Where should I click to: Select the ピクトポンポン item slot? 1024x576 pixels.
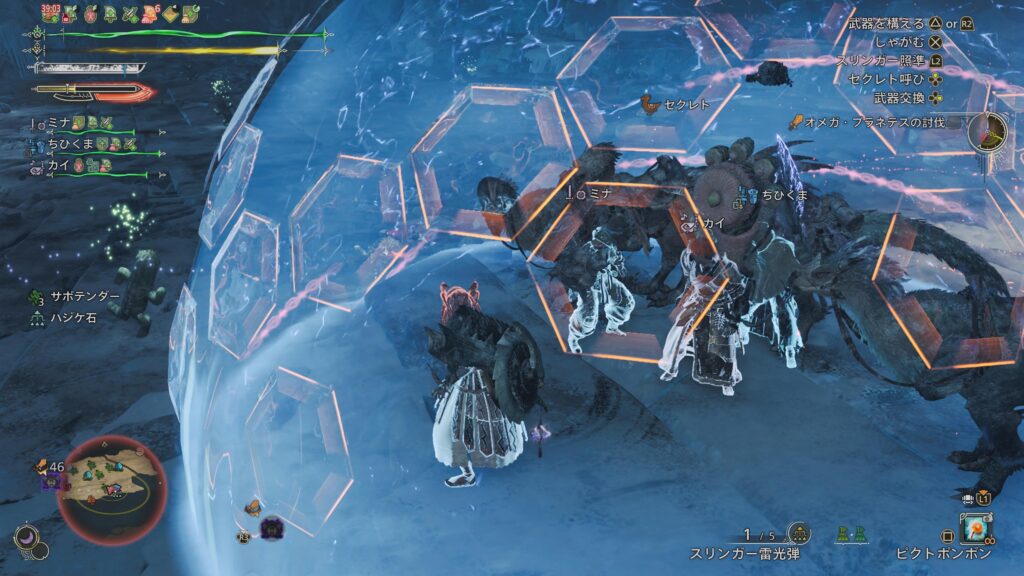coord(975,528)
